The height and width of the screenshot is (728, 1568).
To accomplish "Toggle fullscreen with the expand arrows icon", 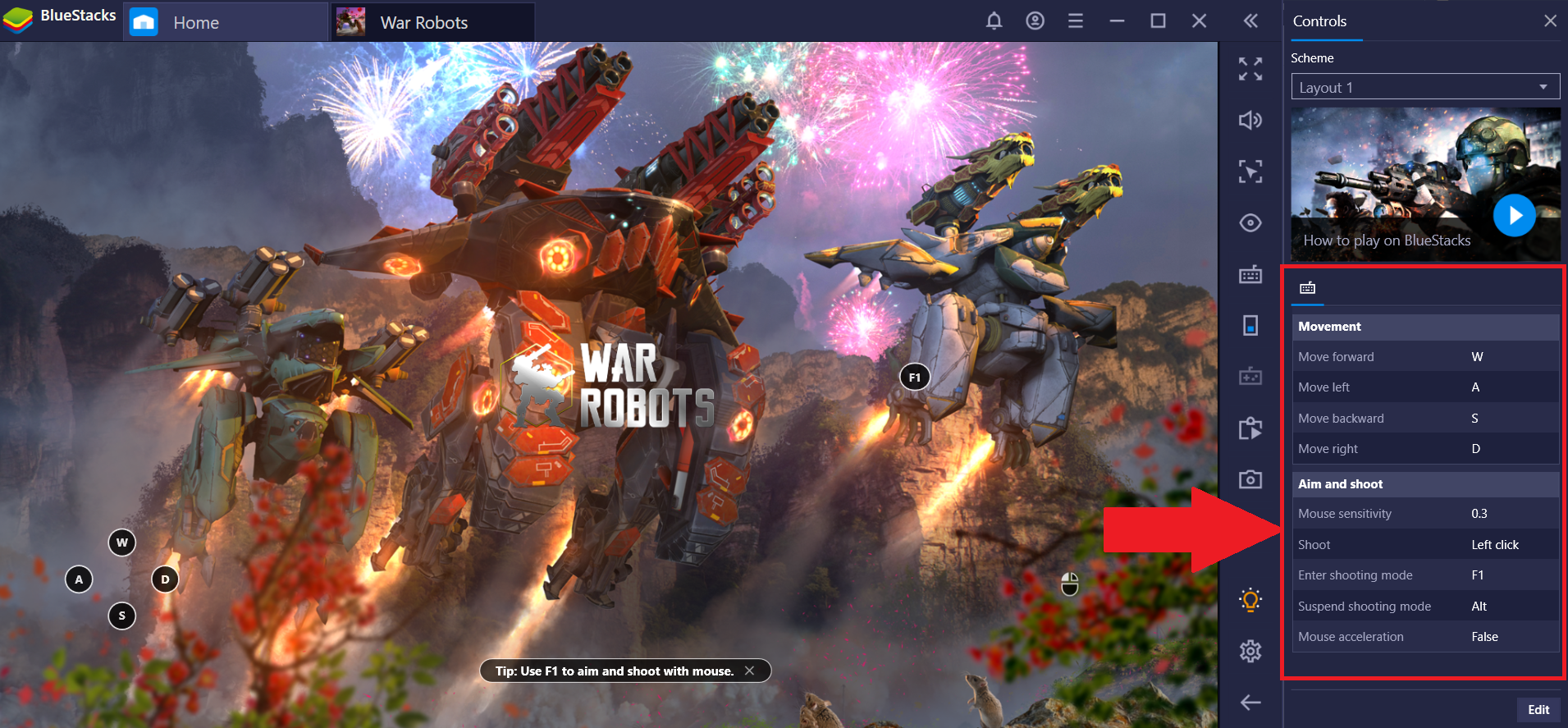I will tap(1250, 69).
